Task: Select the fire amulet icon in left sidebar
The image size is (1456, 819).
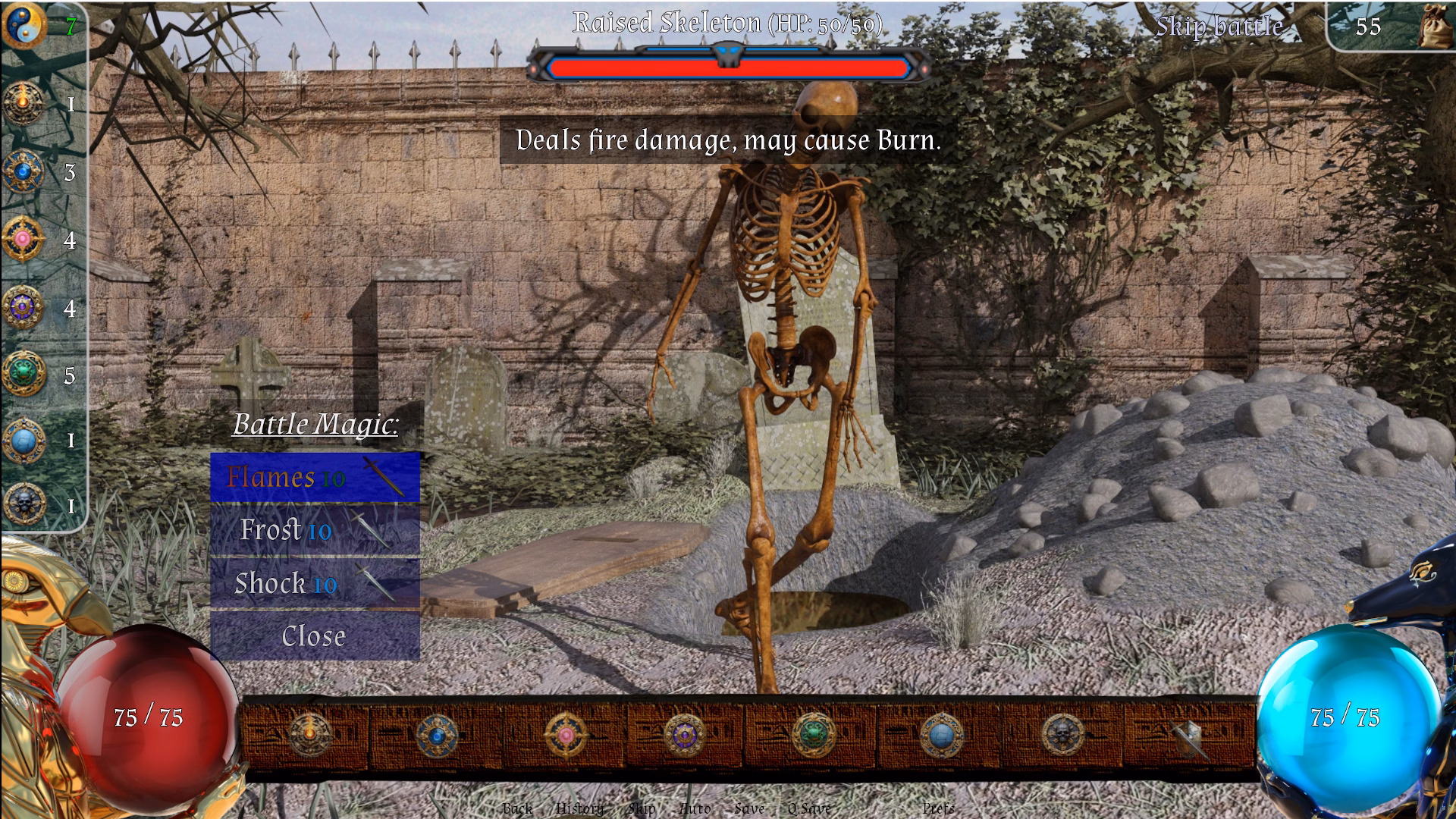Action: (x=23, y=102)
